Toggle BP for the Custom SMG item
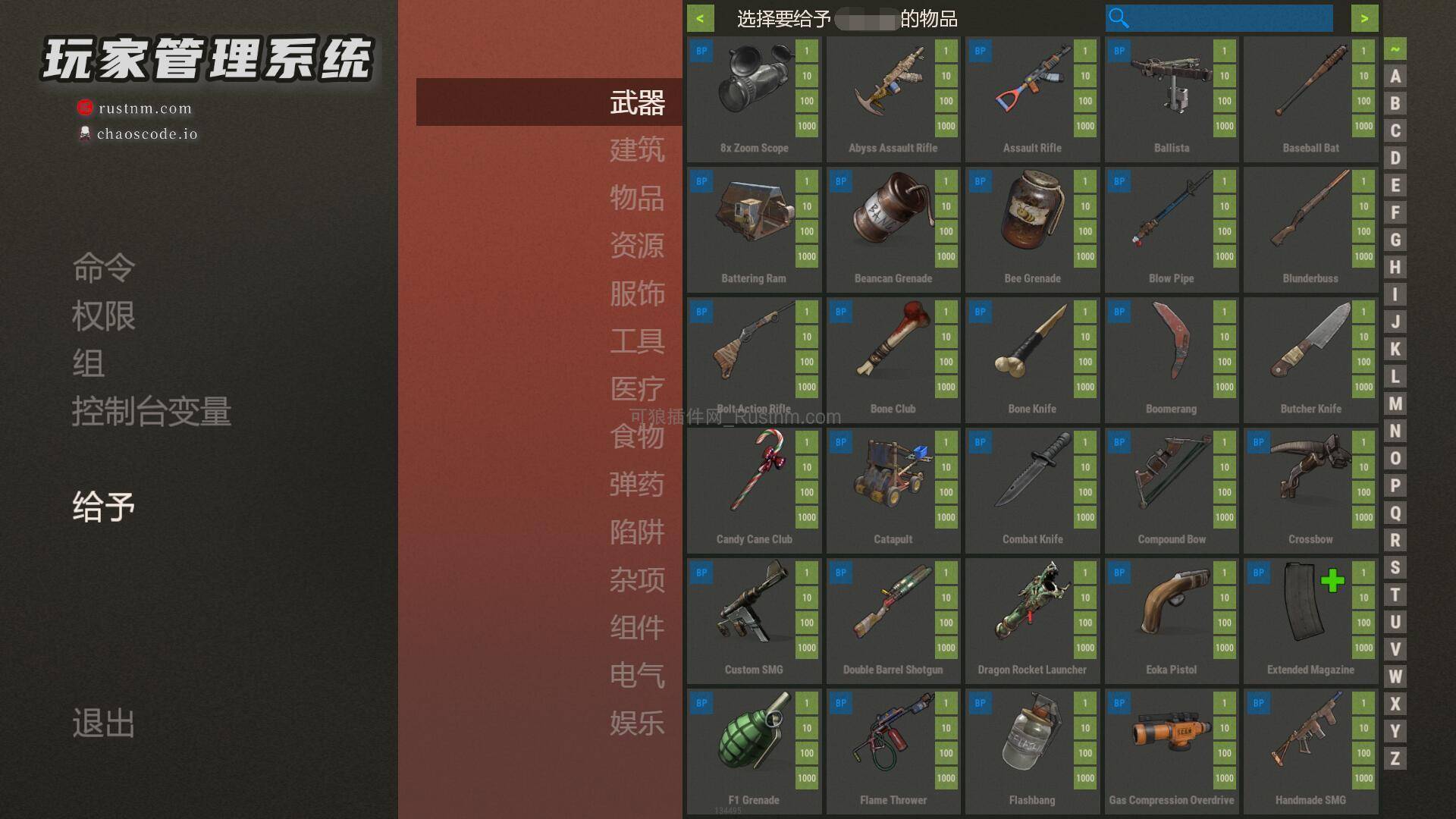The height and width of the screenshot is (819, 1456). [x=701, y=573]
